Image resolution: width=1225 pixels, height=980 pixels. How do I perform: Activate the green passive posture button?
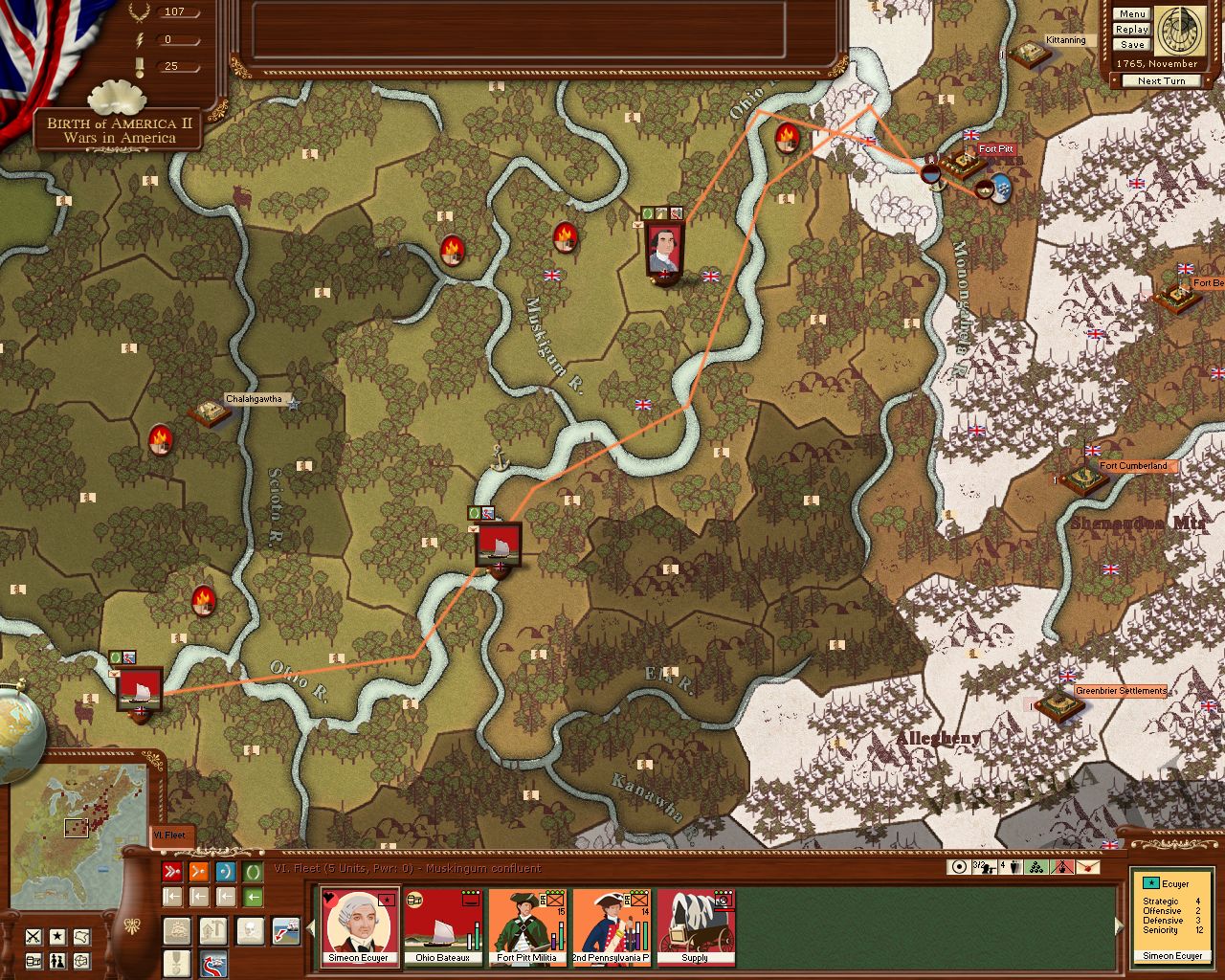click(253, 872)
